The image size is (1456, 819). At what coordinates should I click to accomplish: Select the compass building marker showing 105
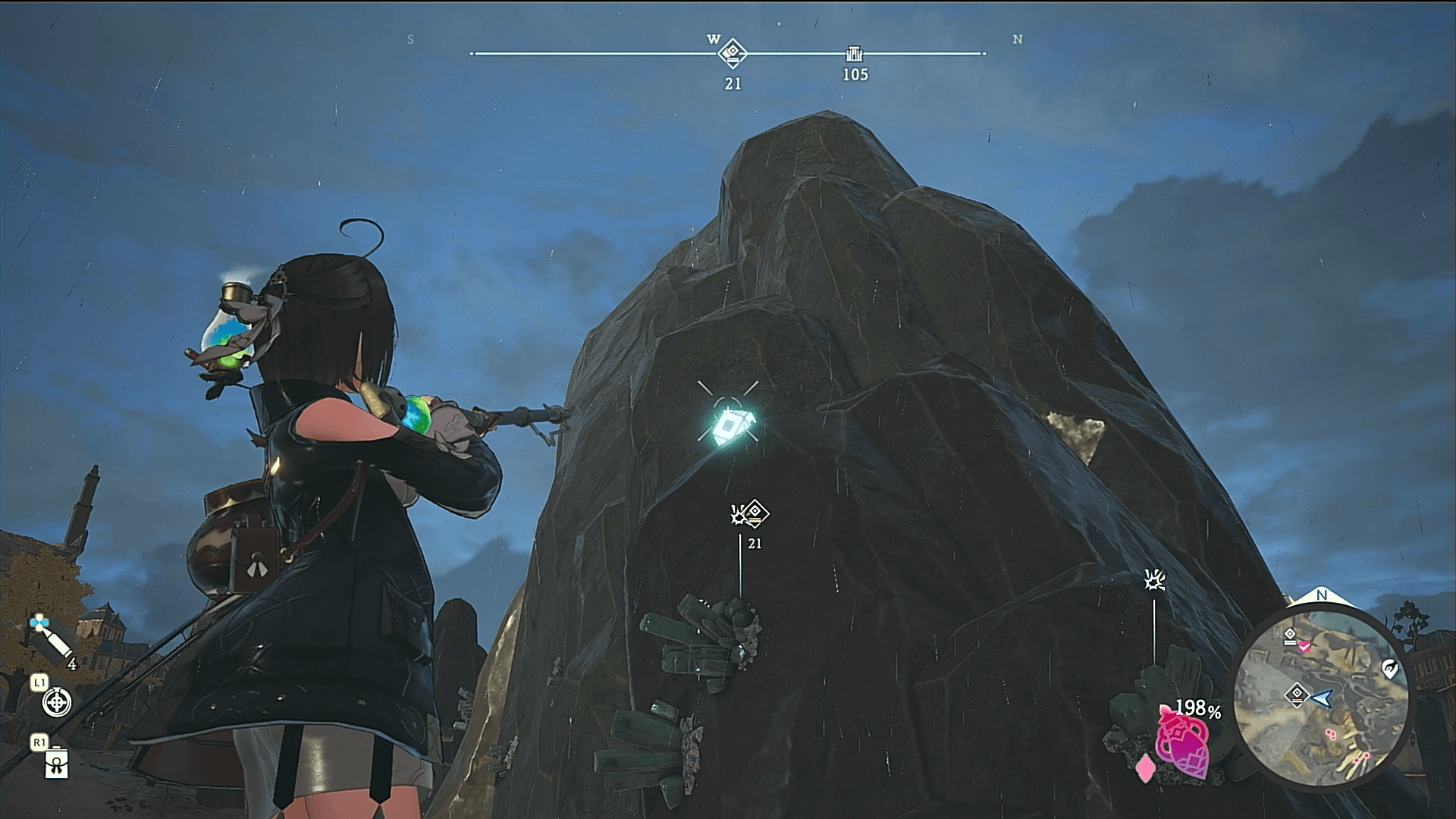(855, 55)
